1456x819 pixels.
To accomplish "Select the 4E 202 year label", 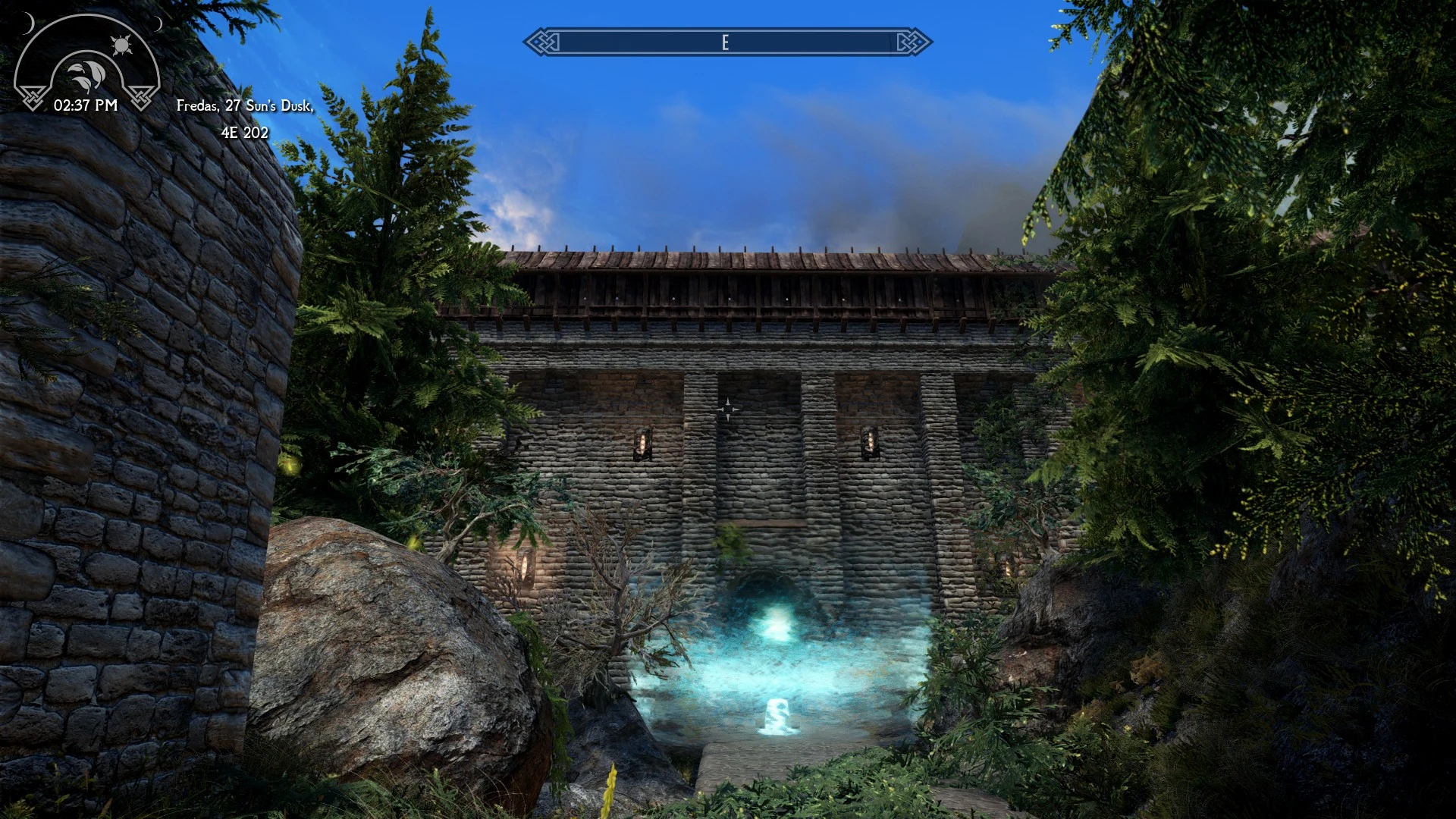I will (245, 133).
